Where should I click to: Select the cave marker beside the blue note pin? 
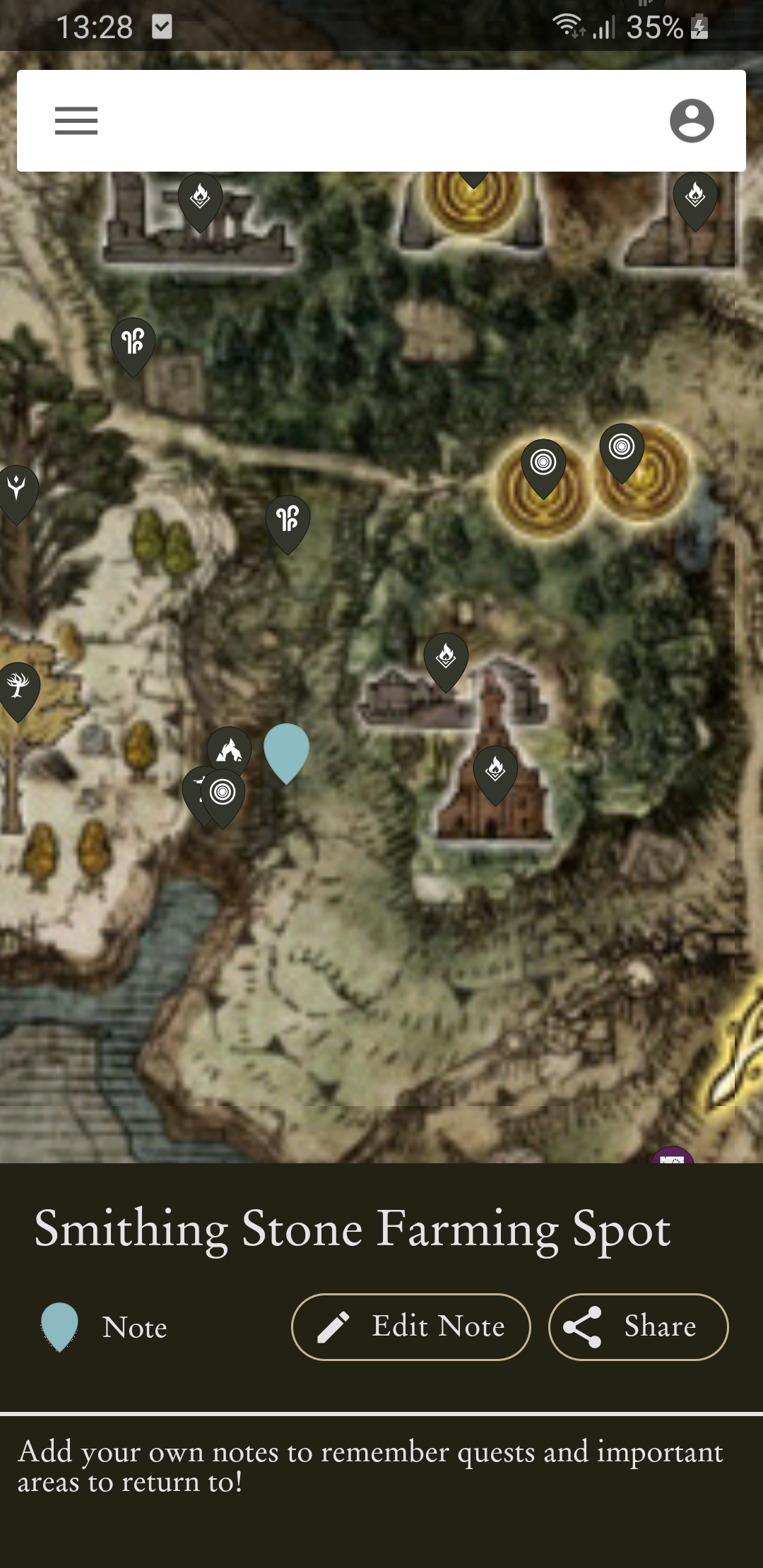tap(230, 749)
